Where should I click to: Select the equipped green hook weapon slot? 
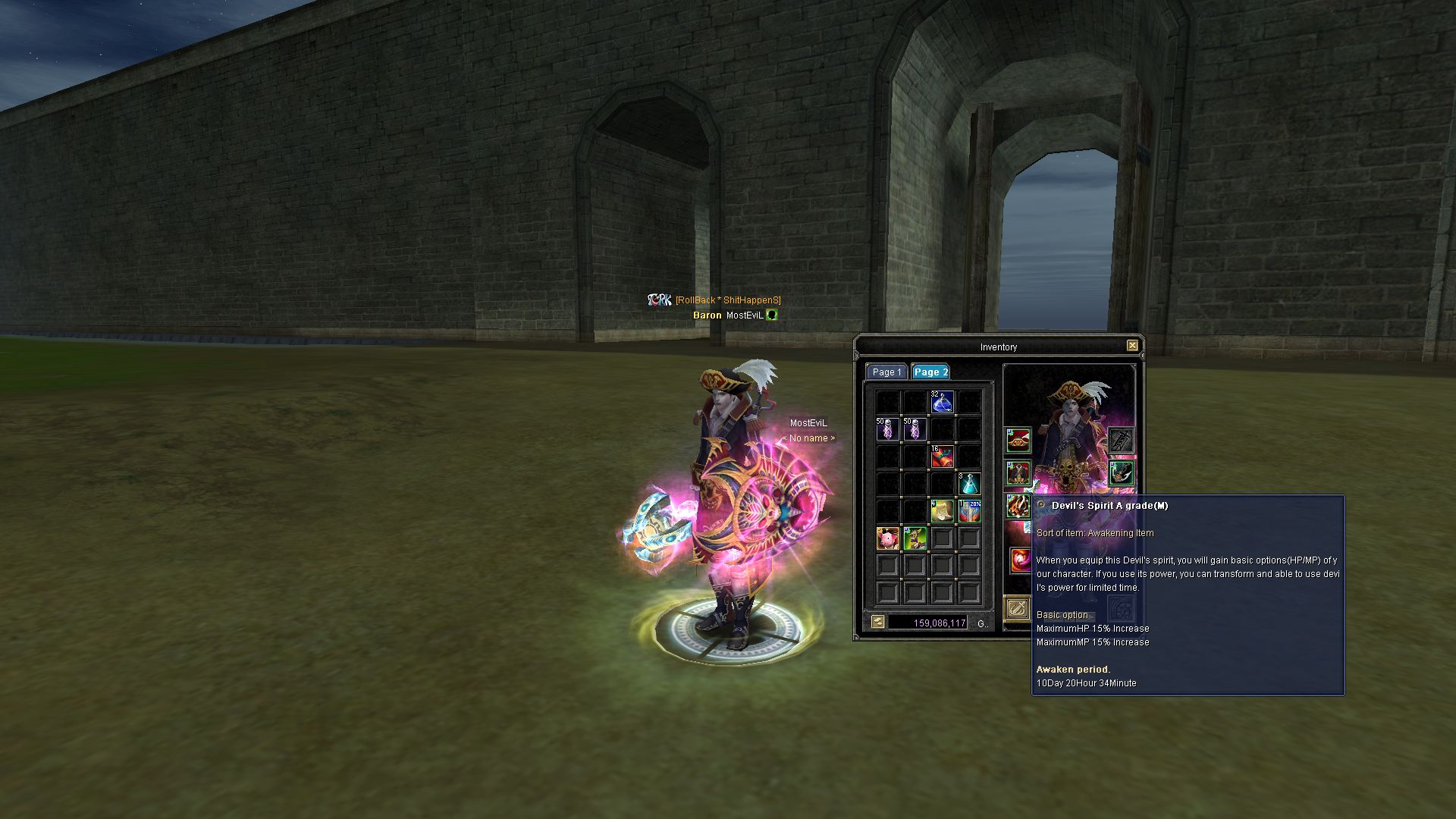[x=1121, y=473]
